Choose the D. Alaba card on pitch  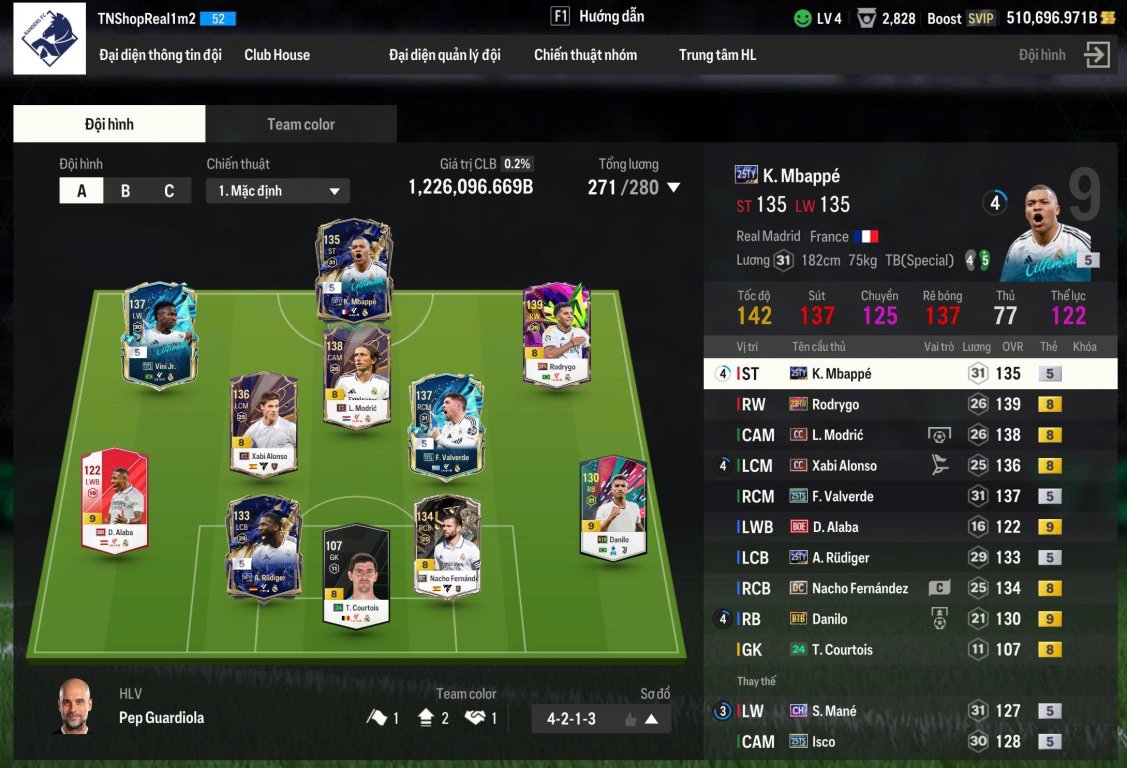pos(114,499)
